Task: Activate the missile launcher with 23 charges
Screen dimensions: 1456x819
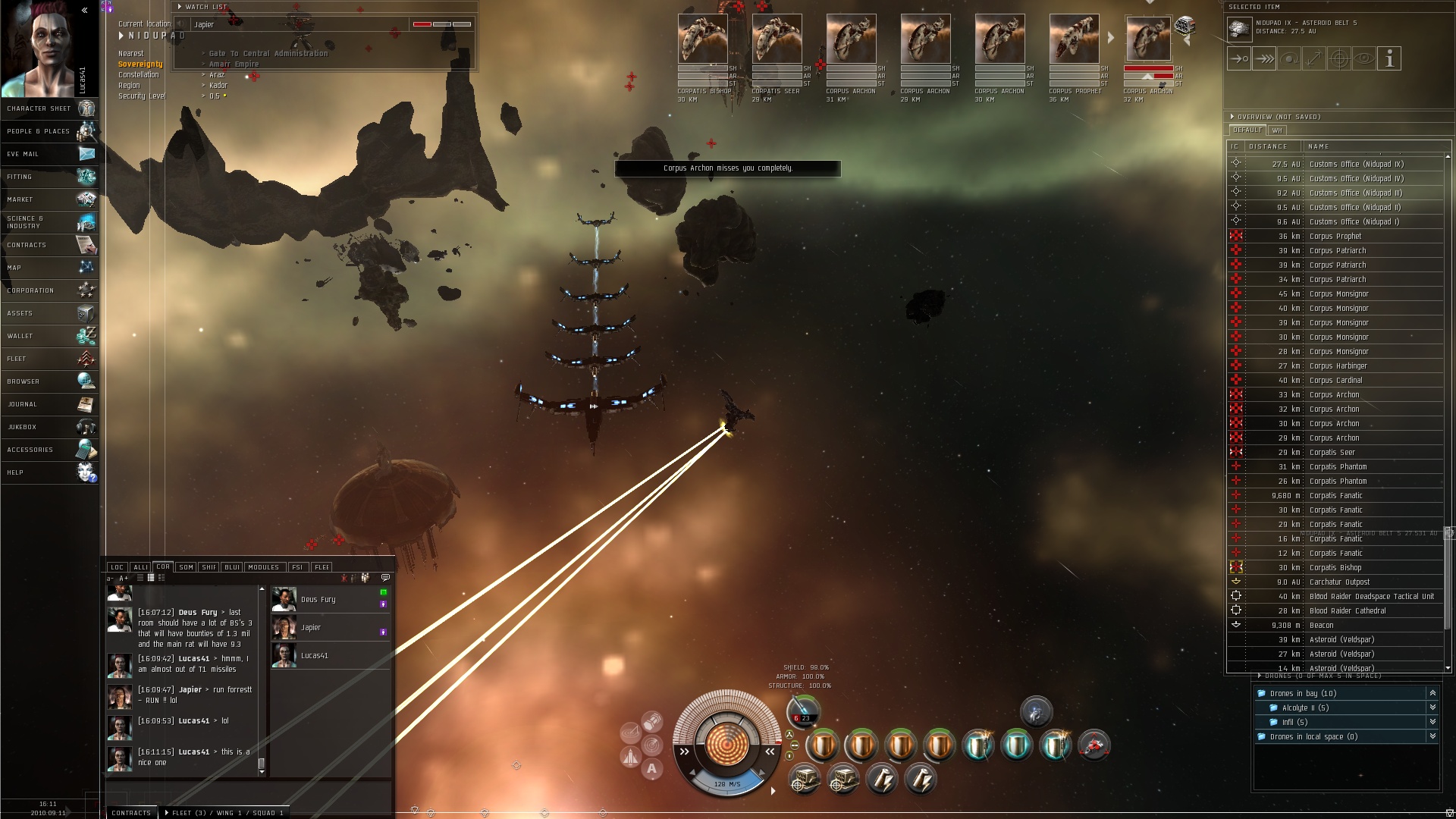Action: point(804,713)
